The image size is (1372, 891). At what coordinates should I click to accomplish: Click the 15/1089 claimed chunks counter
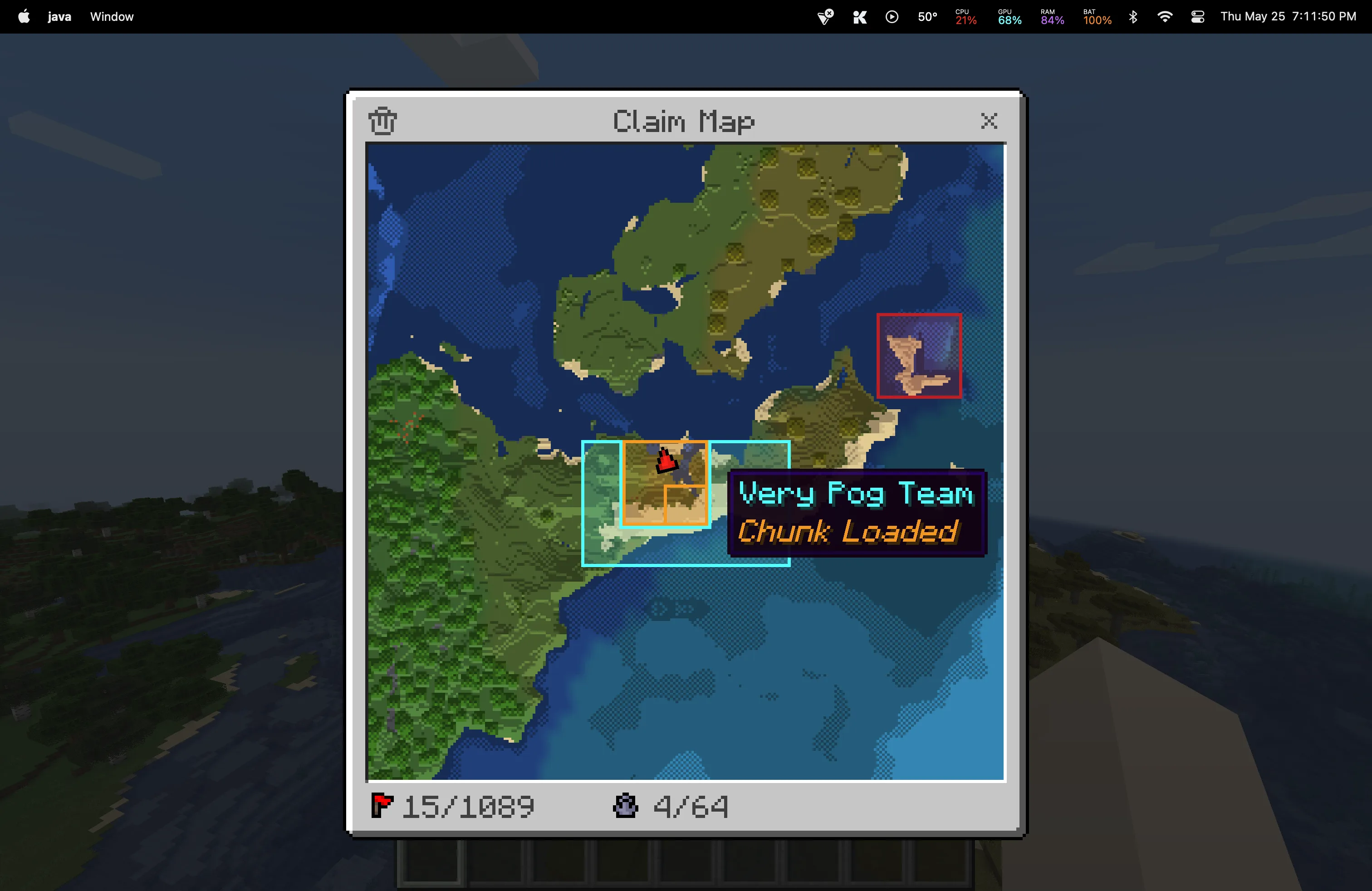coord(468,806)
